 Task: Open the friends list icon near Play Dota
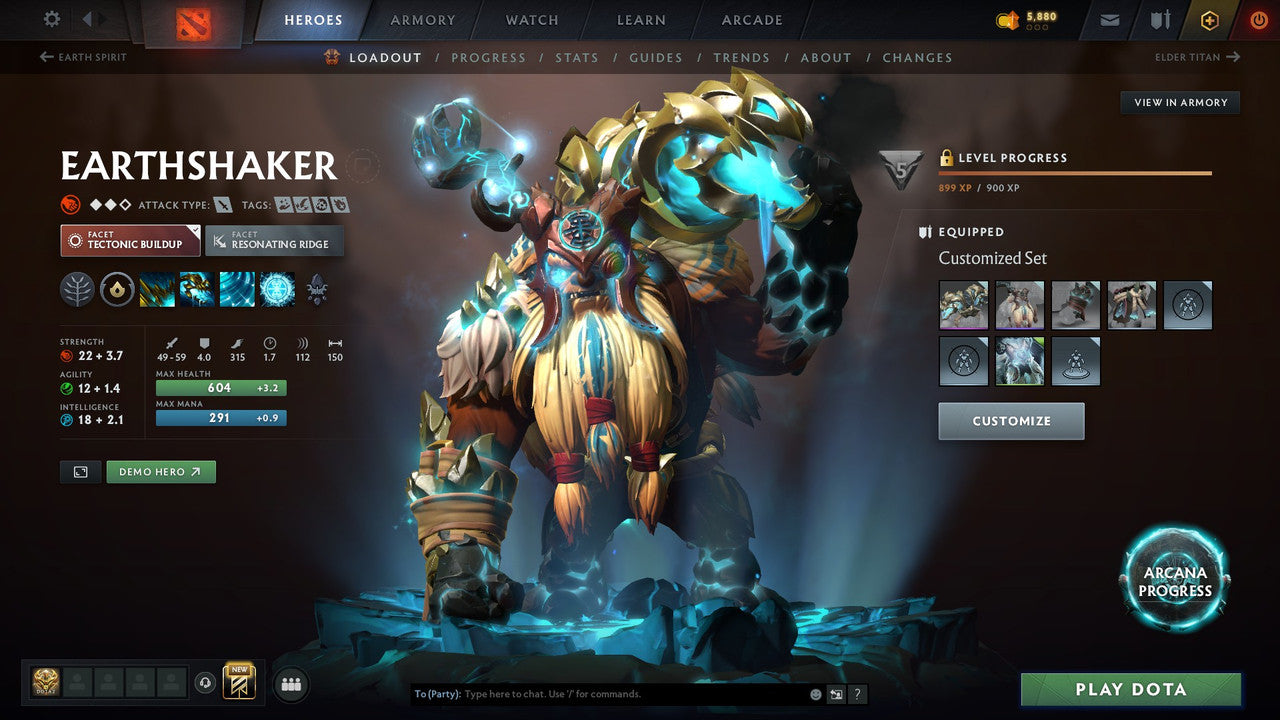(290, 683)
